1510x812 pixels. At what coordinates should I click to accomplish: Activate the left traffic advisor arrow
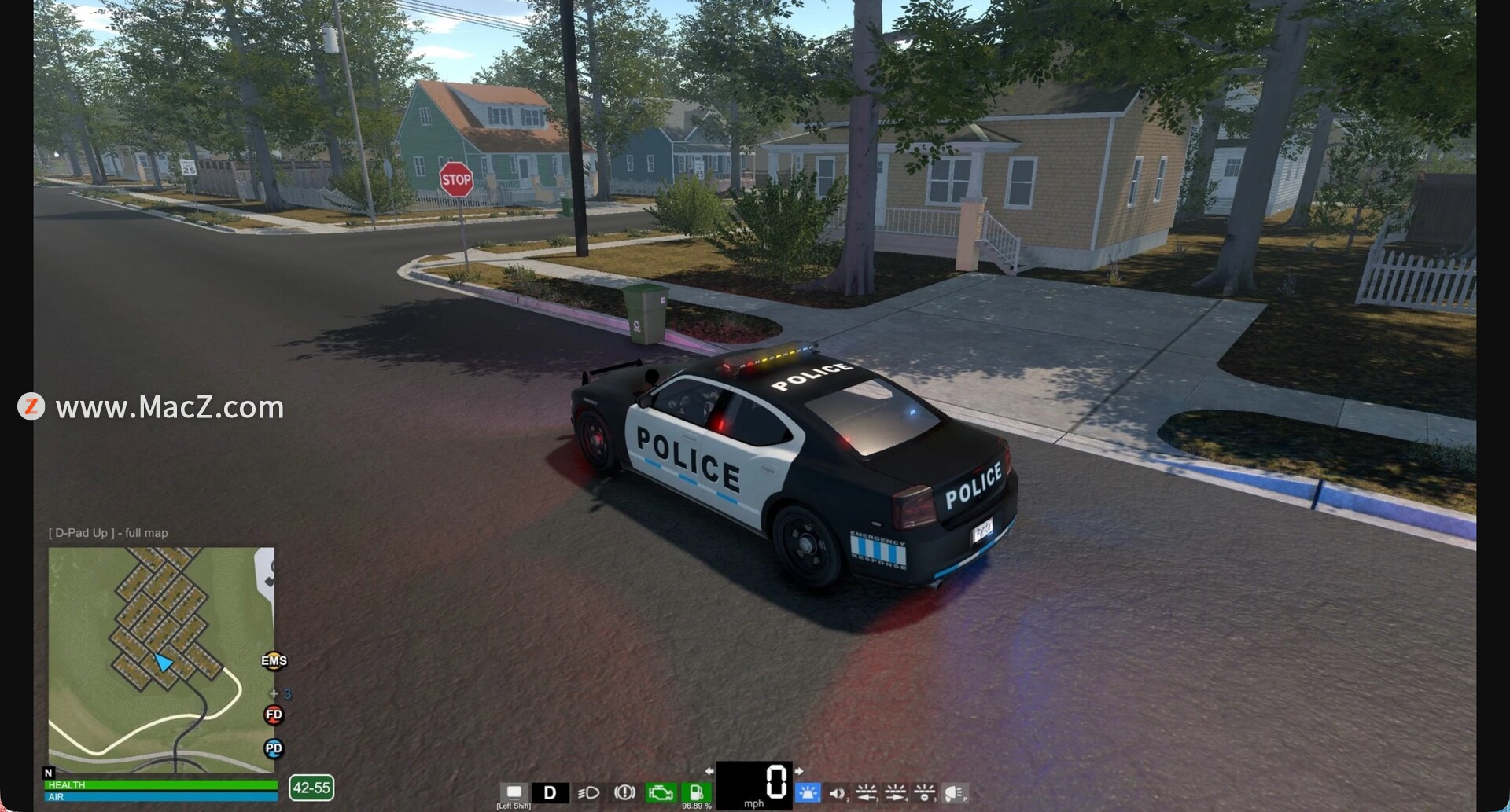coord(866,792)
